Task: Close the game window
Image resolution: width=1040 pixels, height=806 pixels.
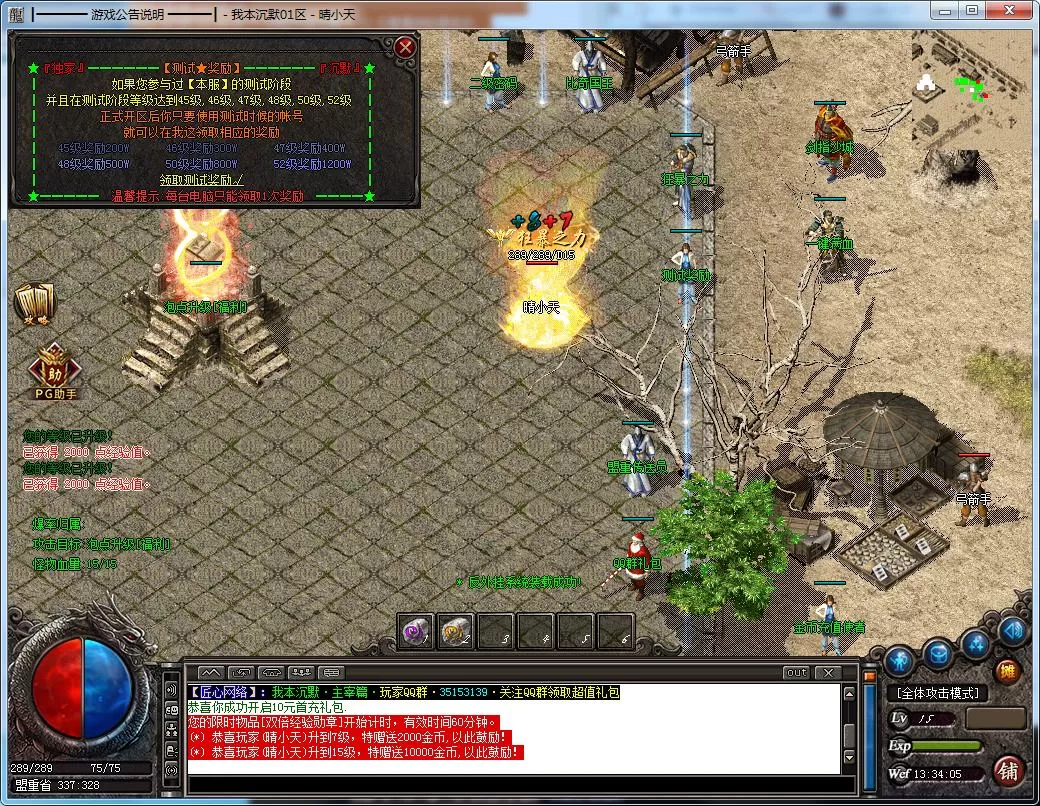Action: point(1008,11)
